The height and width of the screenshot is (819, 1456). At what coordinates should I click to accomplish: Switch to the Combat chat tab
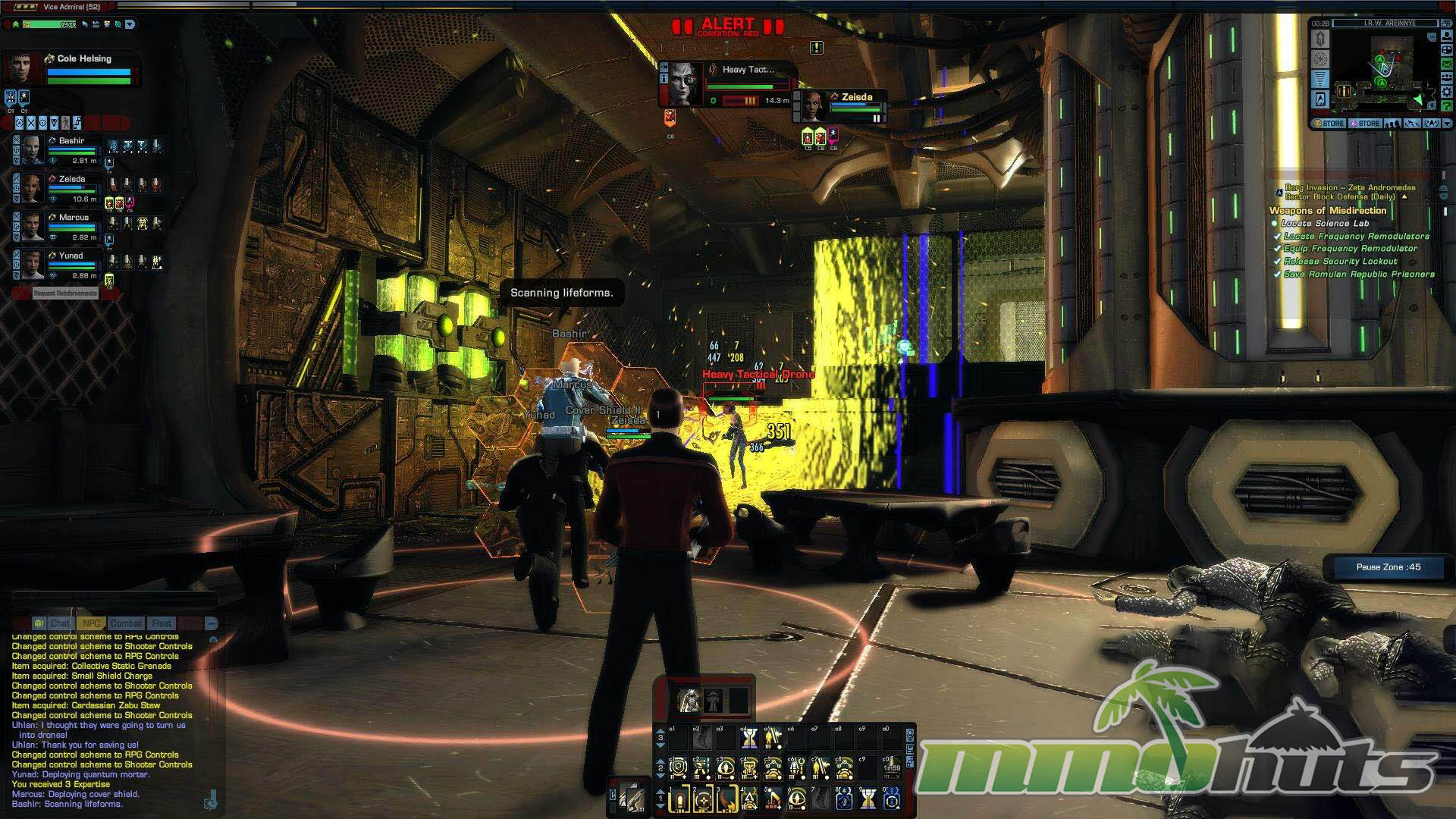tap(126, 623)
